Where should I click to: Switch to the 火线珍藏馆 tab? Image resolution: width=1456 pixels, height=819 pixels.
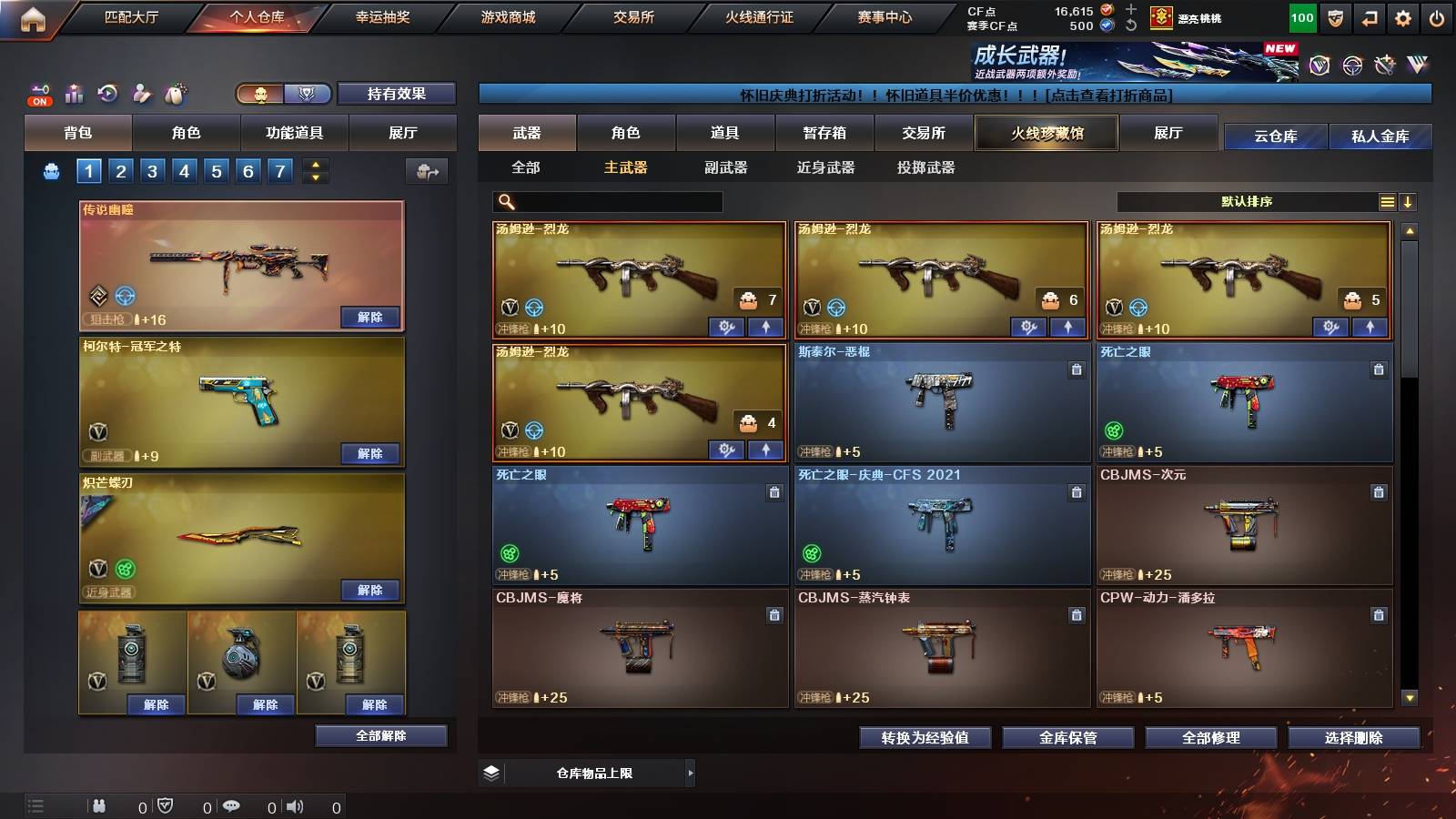(x=1045, y=133)
